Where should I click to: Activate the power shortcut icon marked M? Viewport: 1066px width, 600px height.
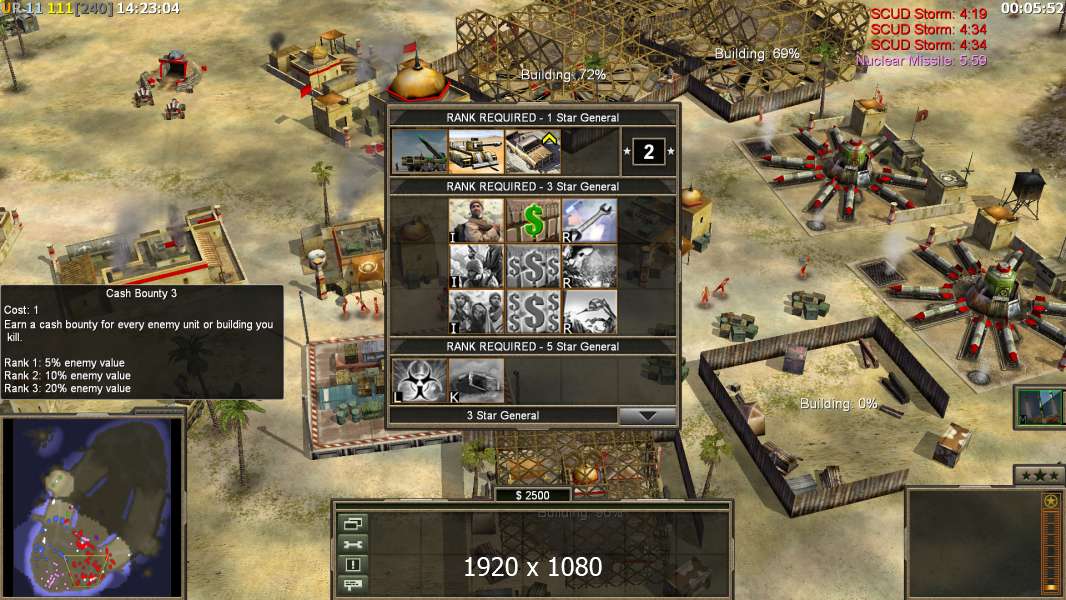pos(1038,407)
